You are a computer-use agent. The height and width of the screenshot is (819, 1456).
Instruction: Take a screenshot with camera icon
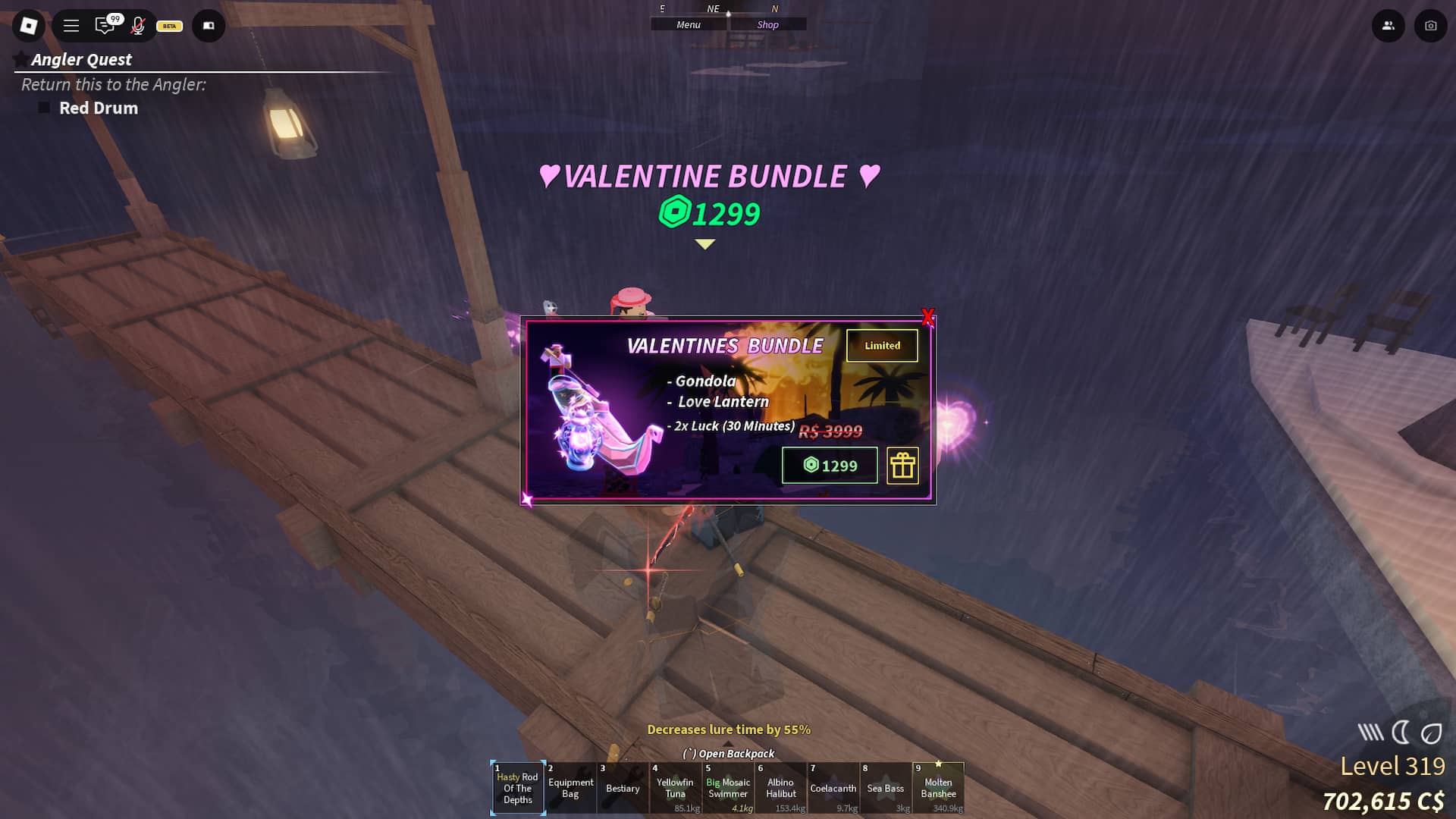1430,26
